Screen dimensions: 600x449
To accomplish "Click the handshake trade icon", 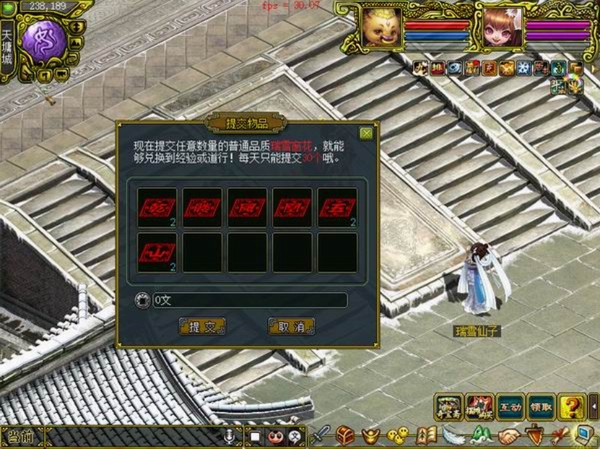I will tap(508, 436).
